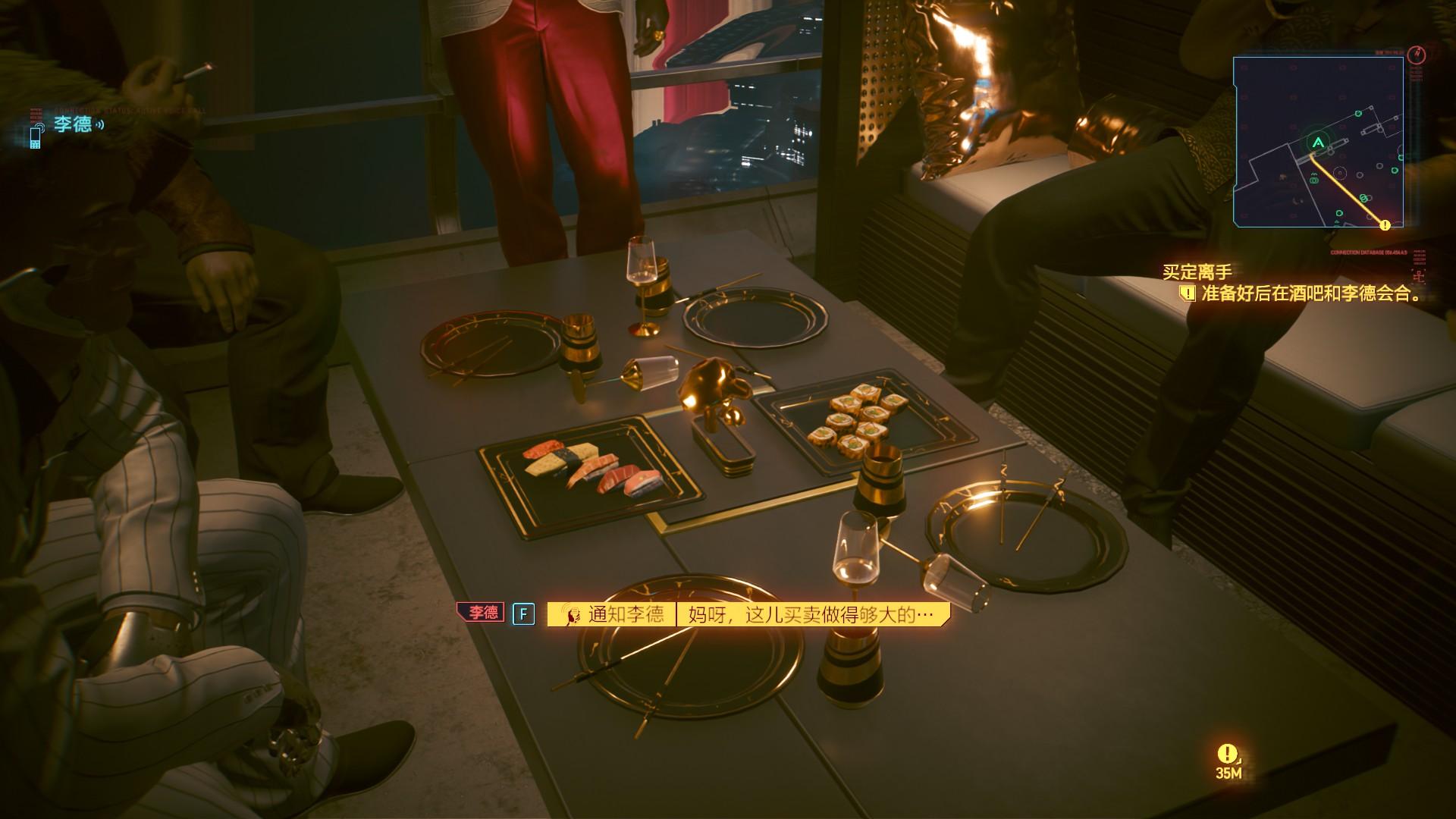Open the minimap
This screenshot has height=819, width=1456.
[x=1317, y=142]
